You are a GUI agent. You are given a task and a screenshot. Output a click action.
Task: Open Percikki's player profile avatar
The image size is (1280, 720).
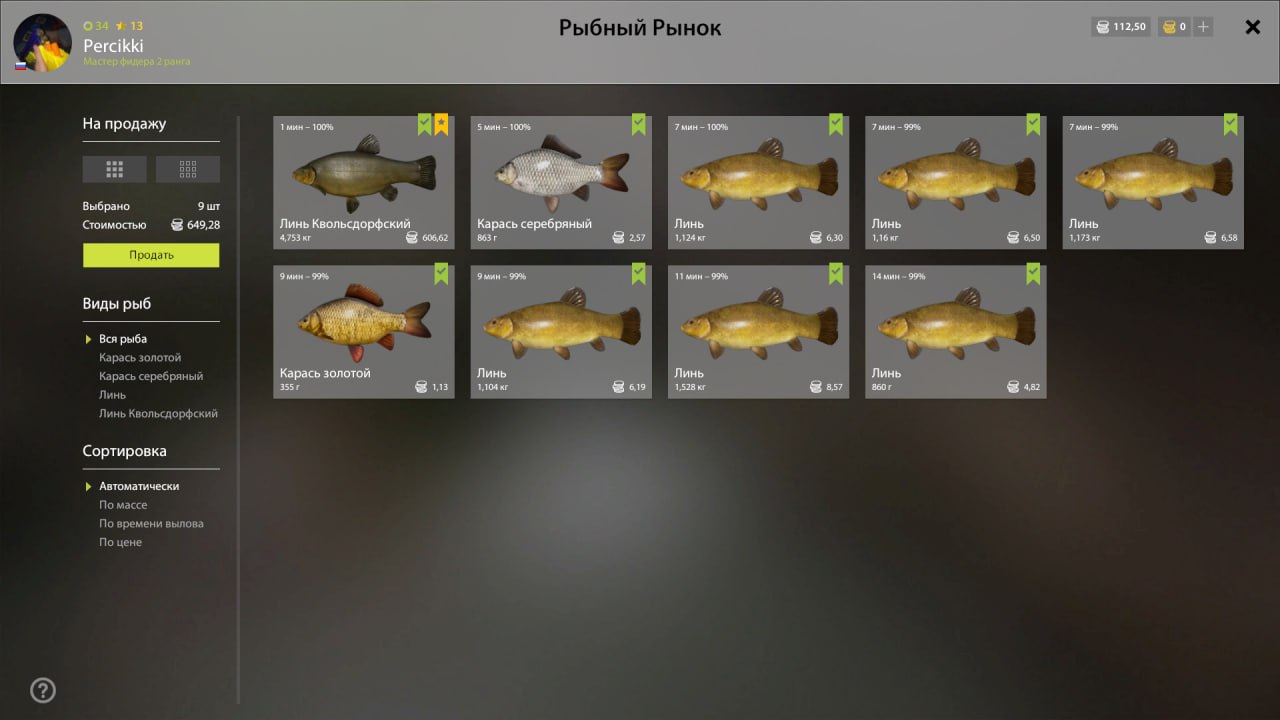click(x=42, y=42)
